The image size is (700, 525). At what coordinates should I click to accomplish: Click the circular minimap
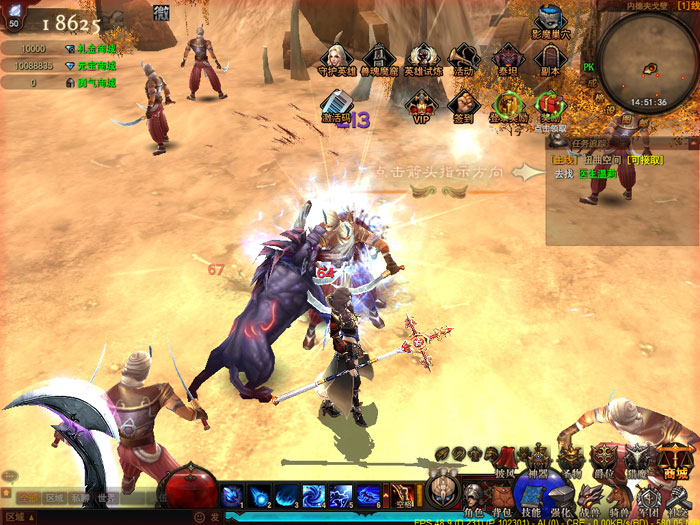(x=647, y=58)
